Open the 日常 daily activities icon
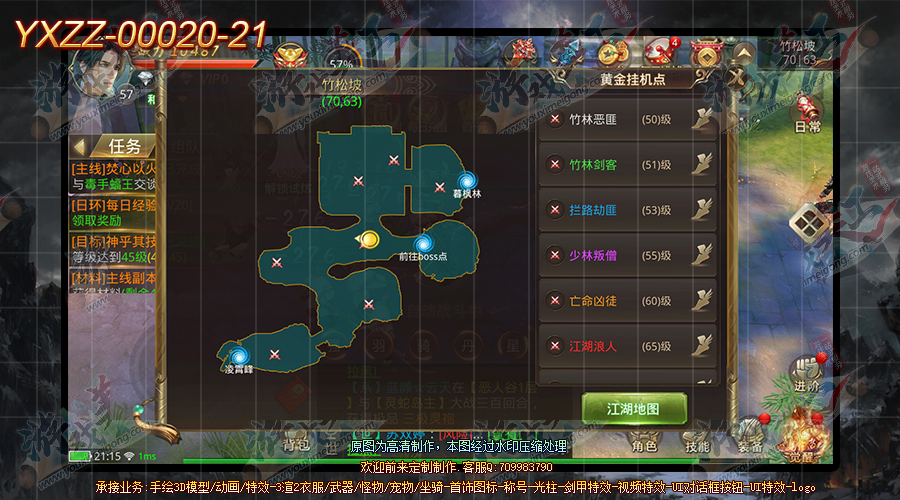 807,110
